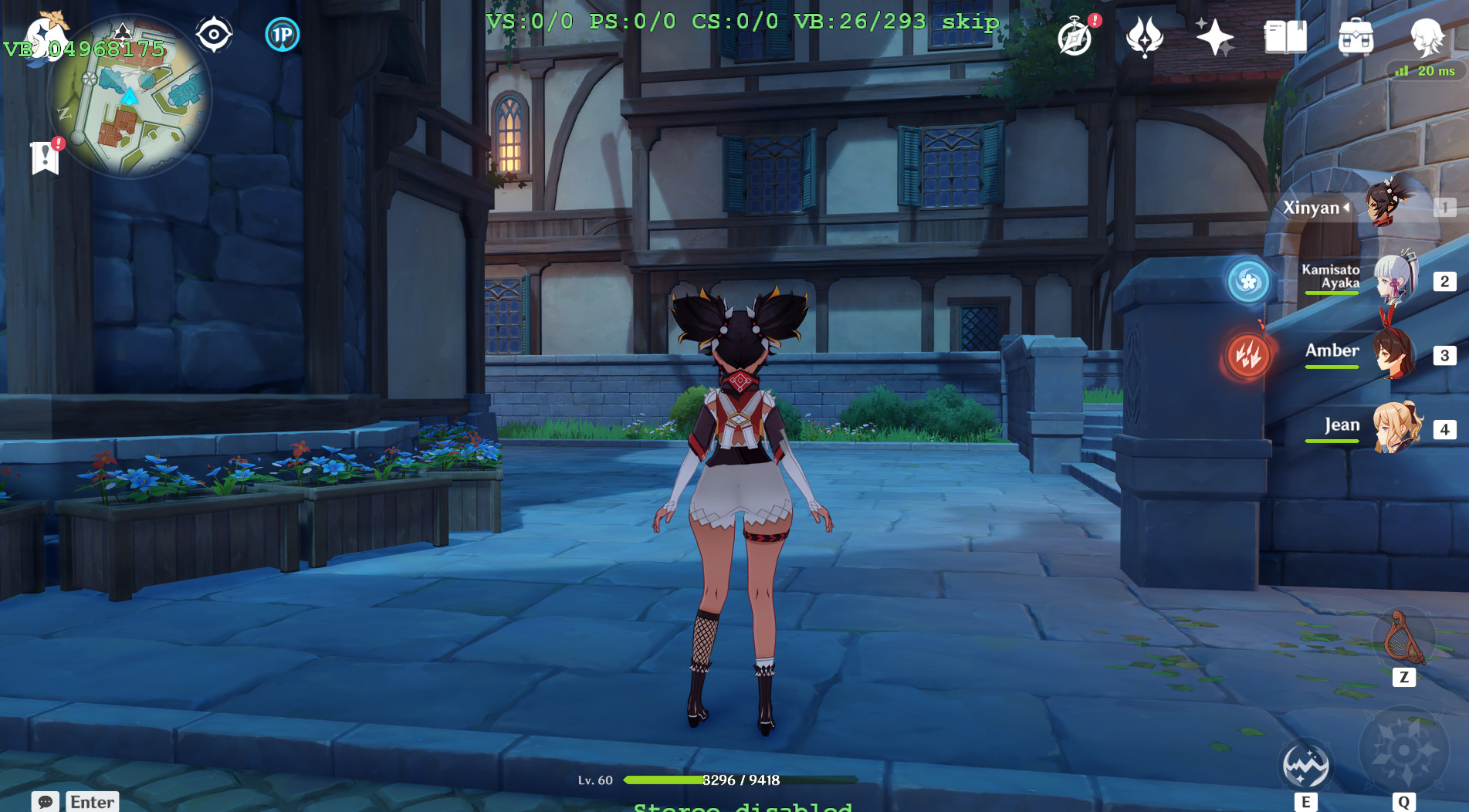The width and height of the screenshot is (1469, 812).
Task: Open the Events panel star icon
Action: [x=1217, y=36]
